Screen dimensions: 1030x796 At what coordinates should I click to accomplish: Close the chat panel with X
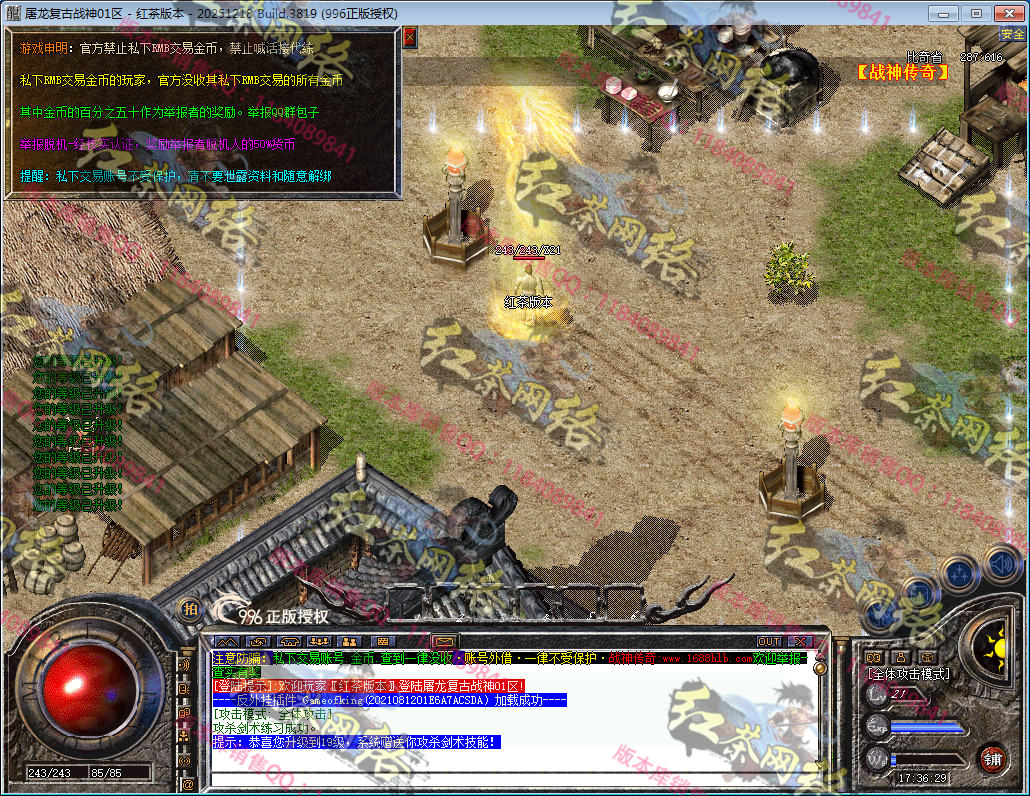click(x=800, y=641)
